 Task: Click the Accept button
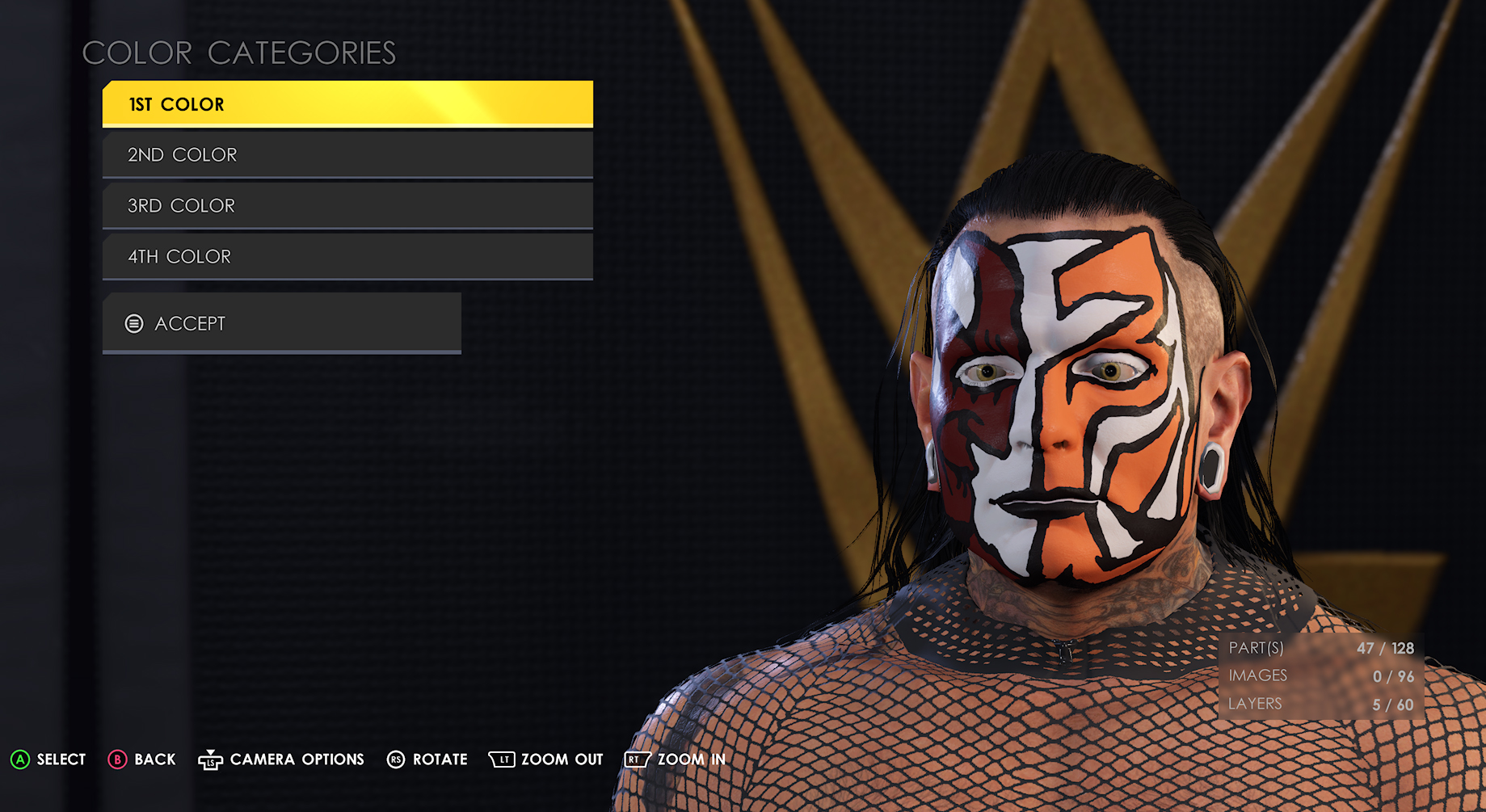coord(280,323)
